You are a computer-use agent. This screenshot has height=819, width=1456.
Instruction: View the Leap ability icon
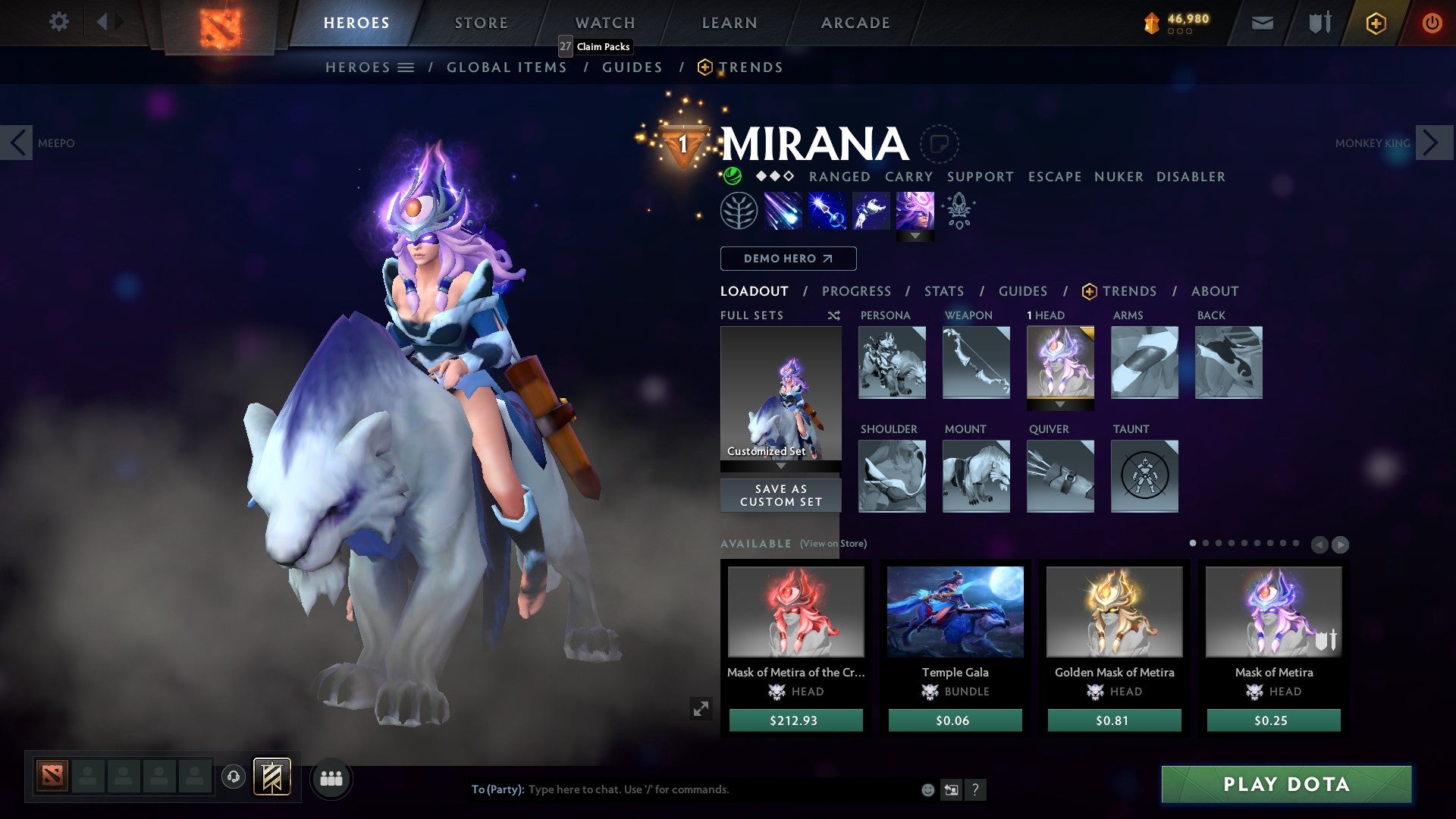[x=872, y=210]
